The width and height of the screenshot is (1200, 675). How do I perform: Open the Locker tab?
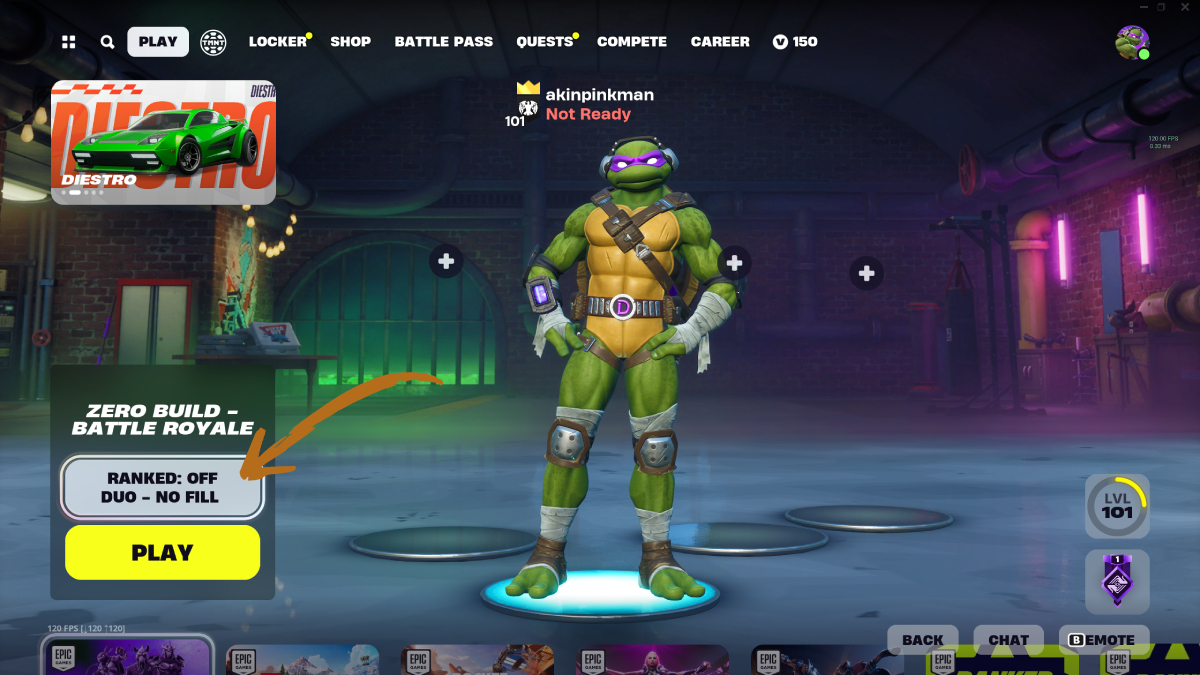click(x=278, y=42)
